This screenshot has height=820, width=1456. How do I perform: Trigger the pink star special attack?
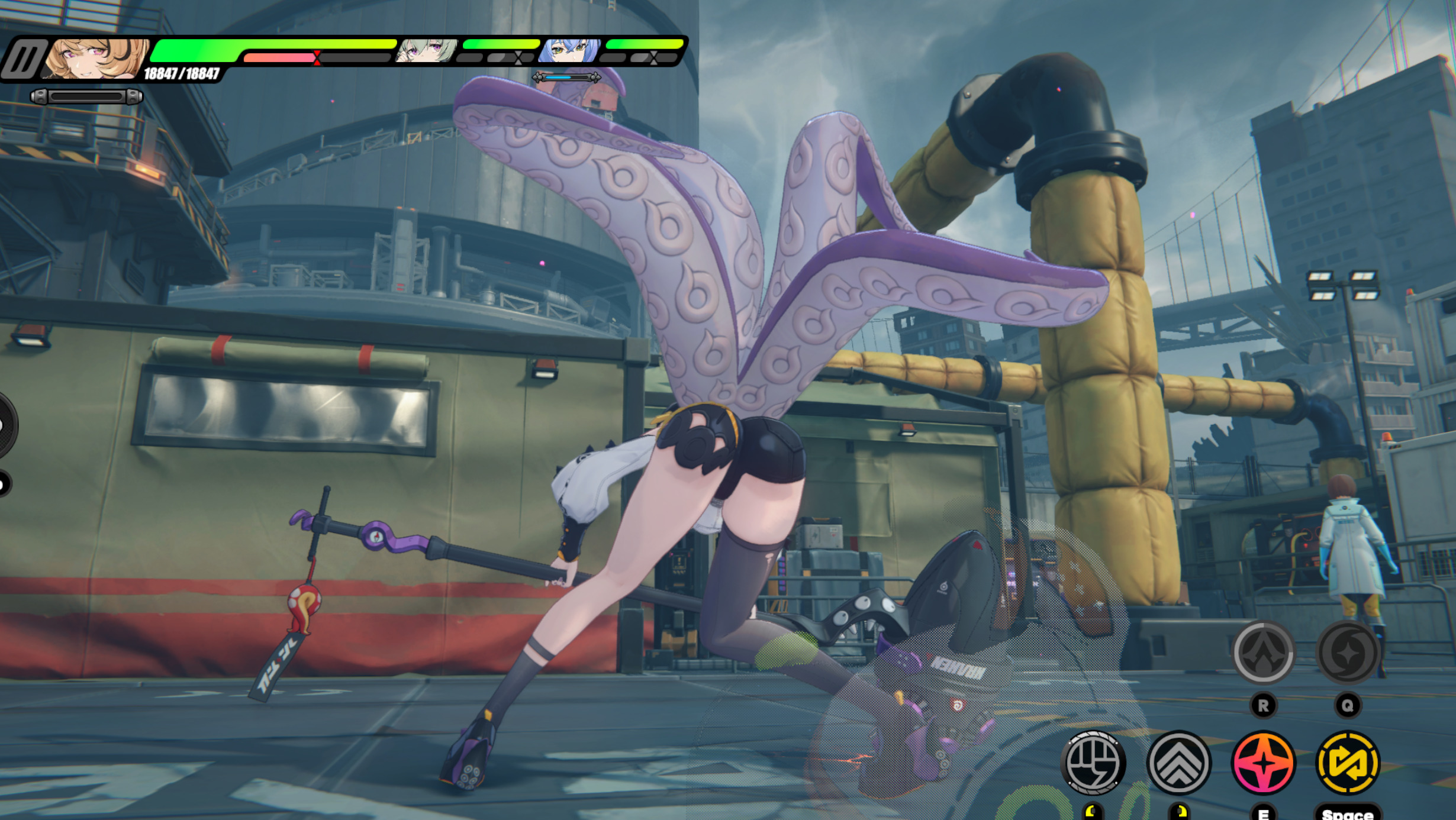[x=1263, y=763]
